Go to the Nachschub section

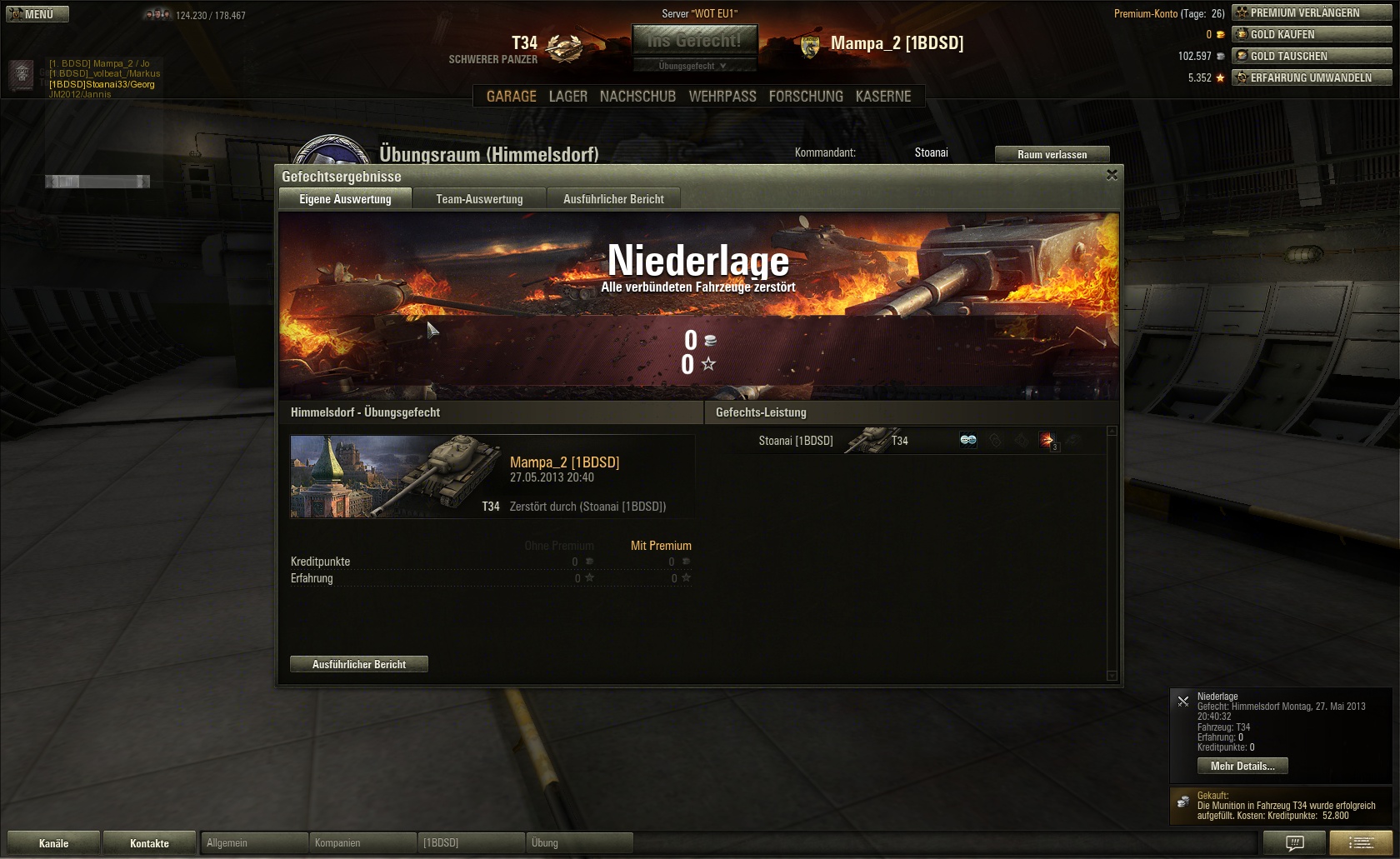point(637,97)
